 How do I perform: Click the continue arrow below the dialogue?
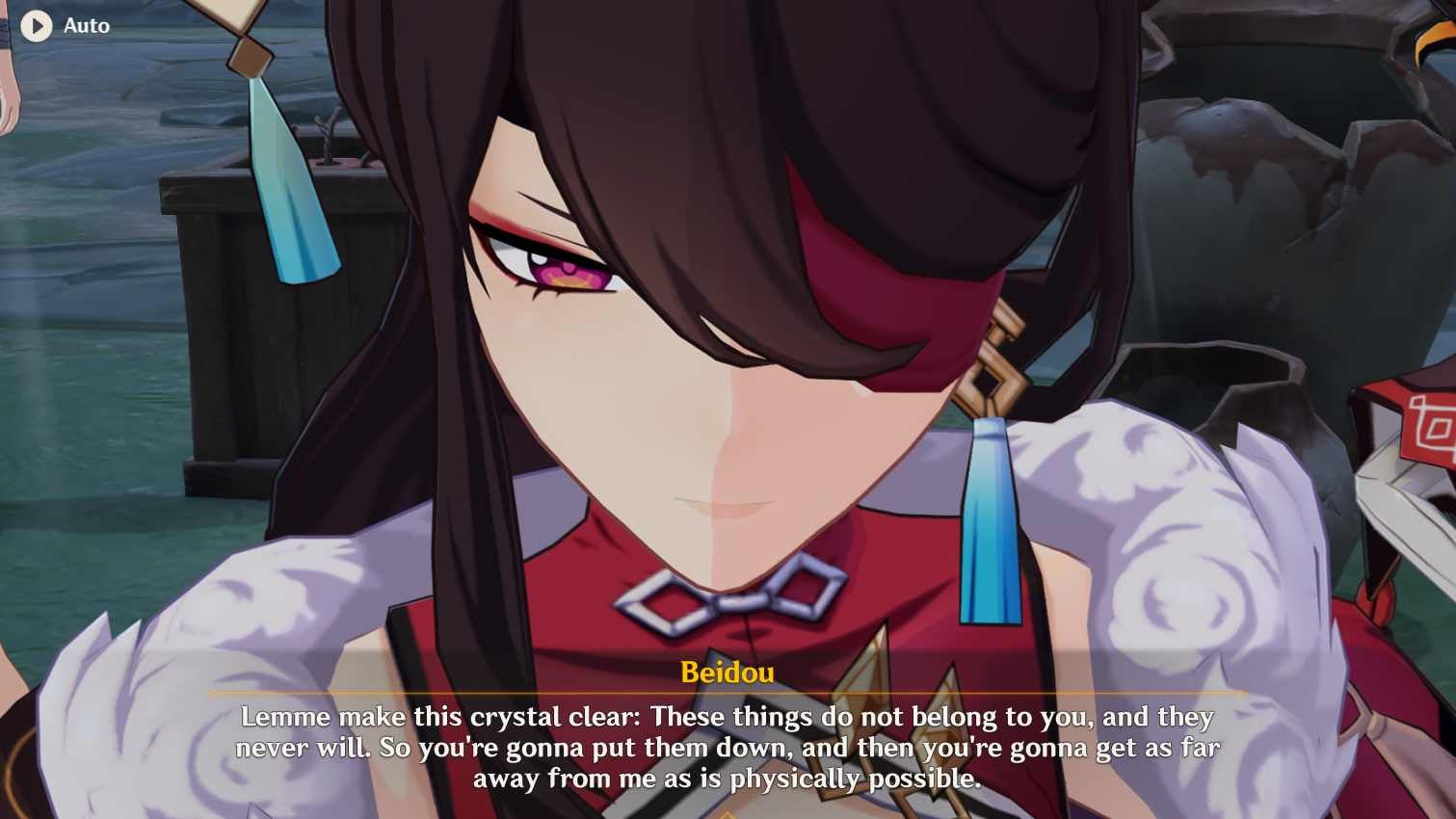[728, 812]
